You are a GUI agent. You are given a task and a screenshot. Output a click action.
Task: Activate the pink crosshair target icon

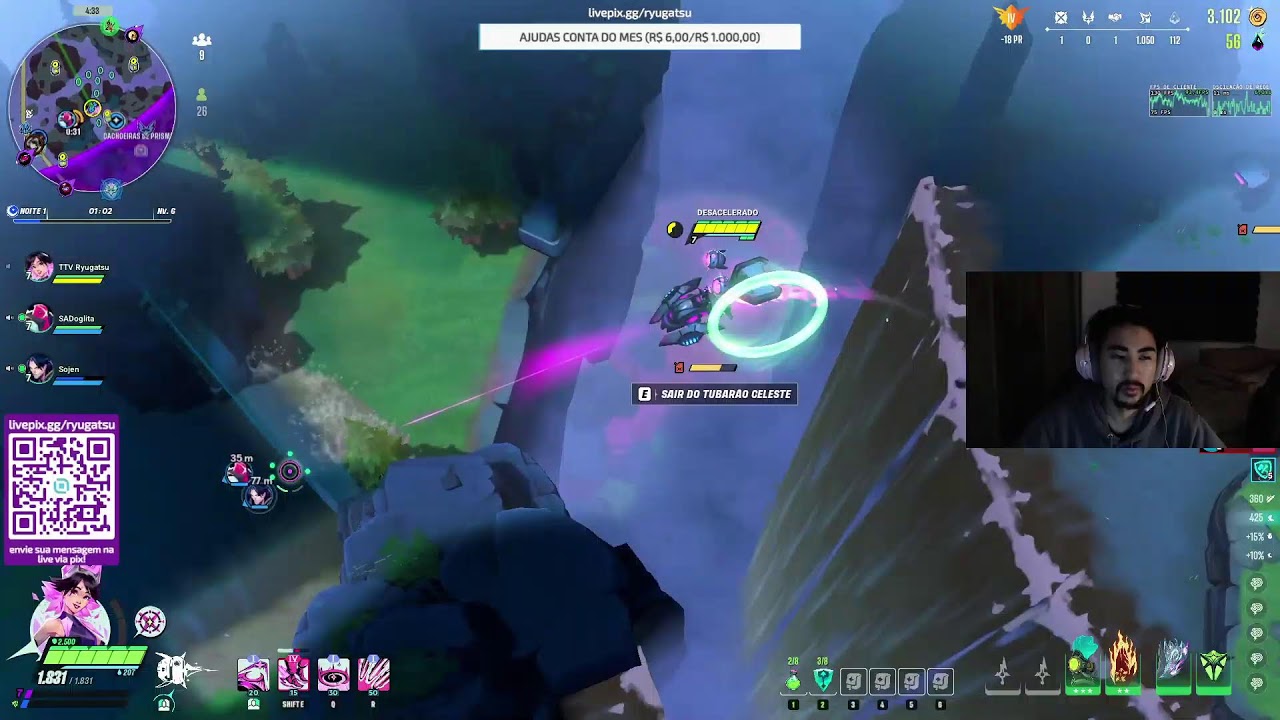pos(150,622)
